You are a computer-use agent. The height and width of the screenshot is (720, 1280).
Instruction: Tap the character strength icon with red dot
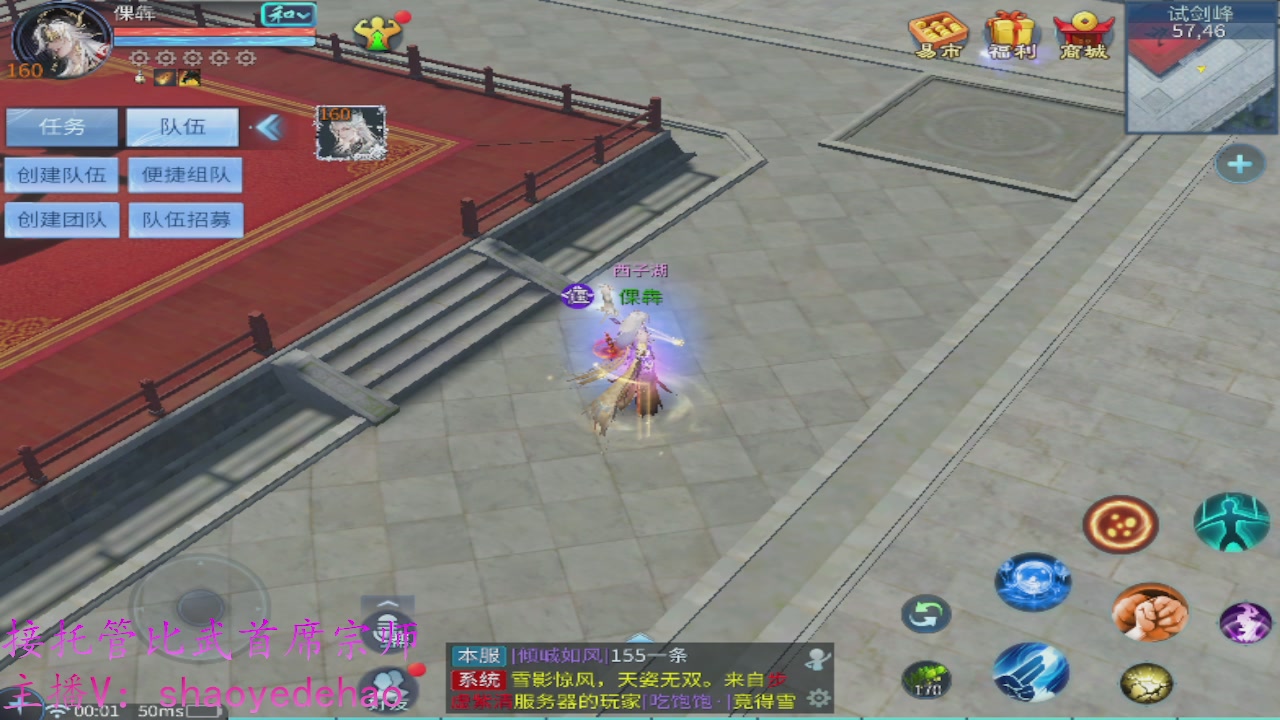coord(376,31)
